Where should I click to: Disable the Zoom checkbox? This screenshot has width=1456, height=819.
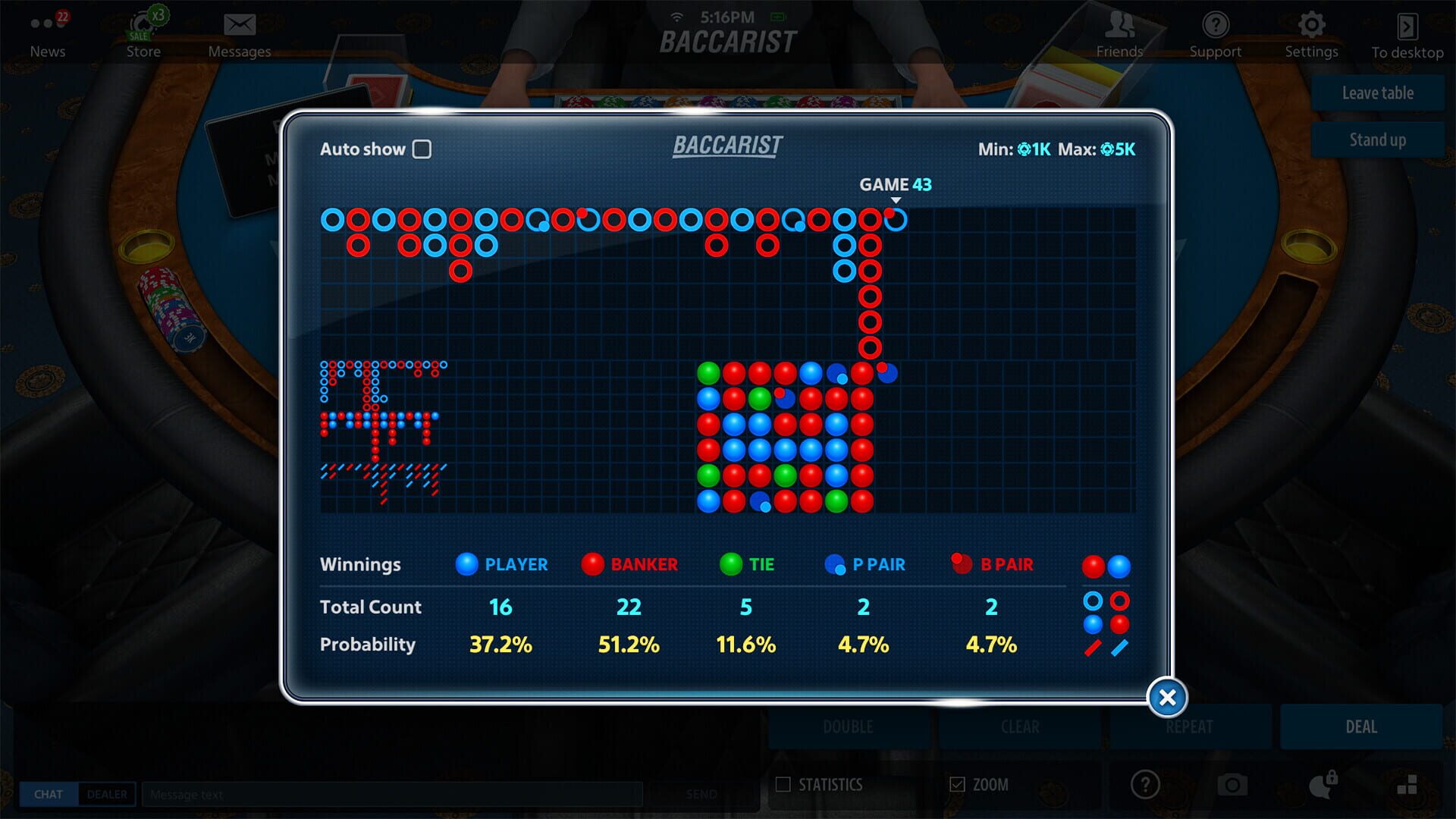tap(956, 785)
